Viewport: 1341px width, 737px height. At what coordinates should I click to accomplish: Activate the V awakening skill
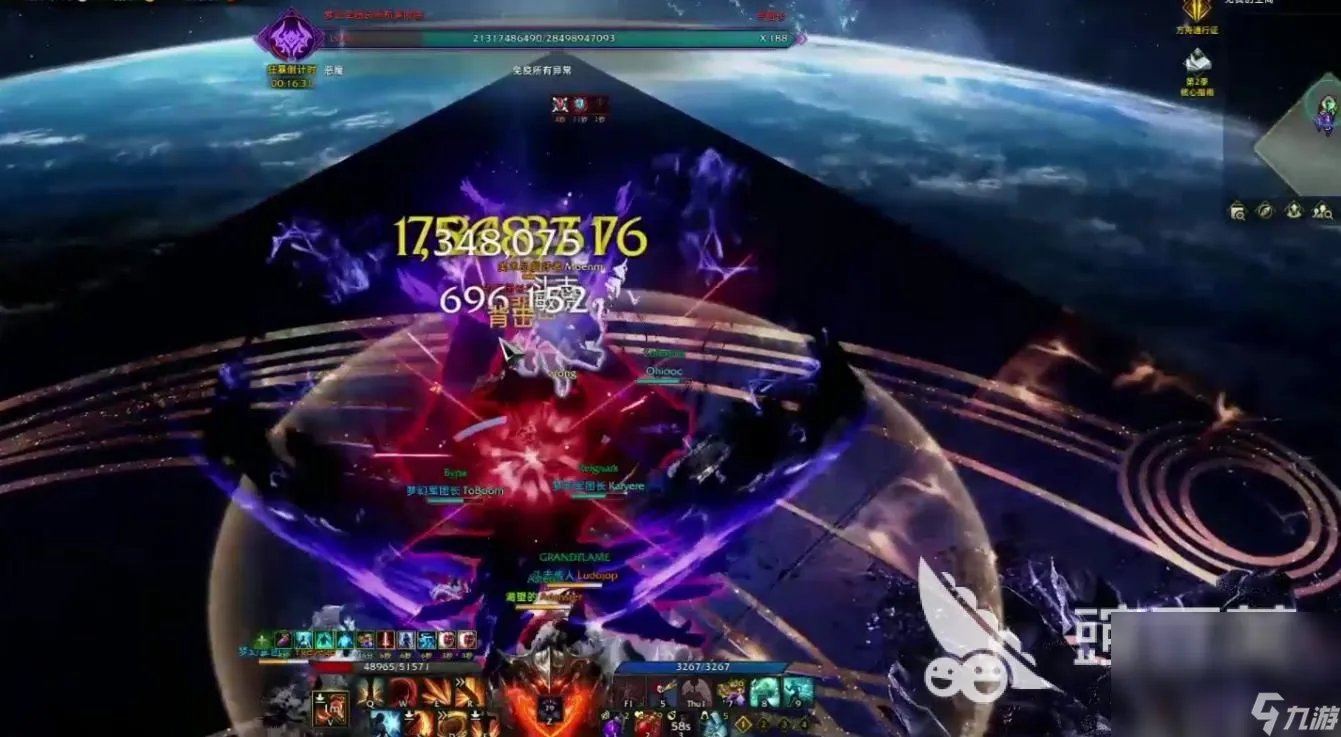(331, 708)
